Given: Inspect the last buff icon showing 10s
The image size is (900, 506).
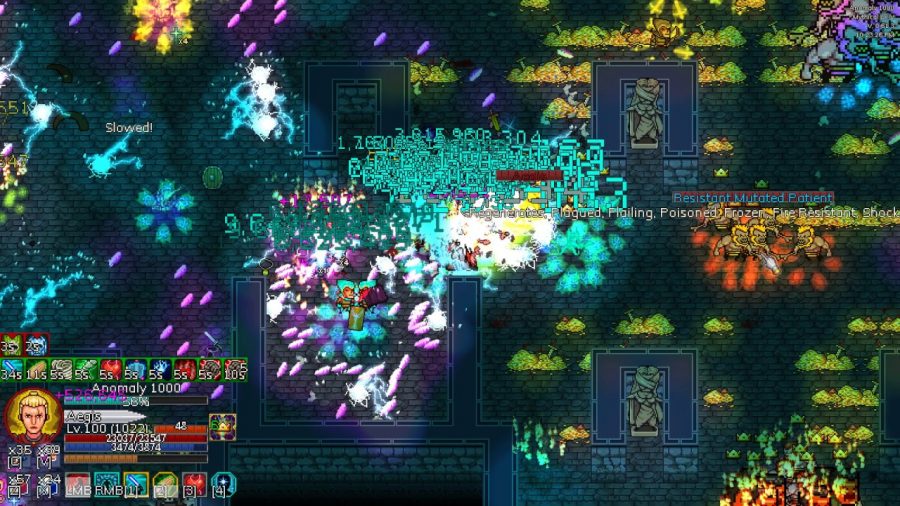Looking at the screenshot, I should coord(236,369).
